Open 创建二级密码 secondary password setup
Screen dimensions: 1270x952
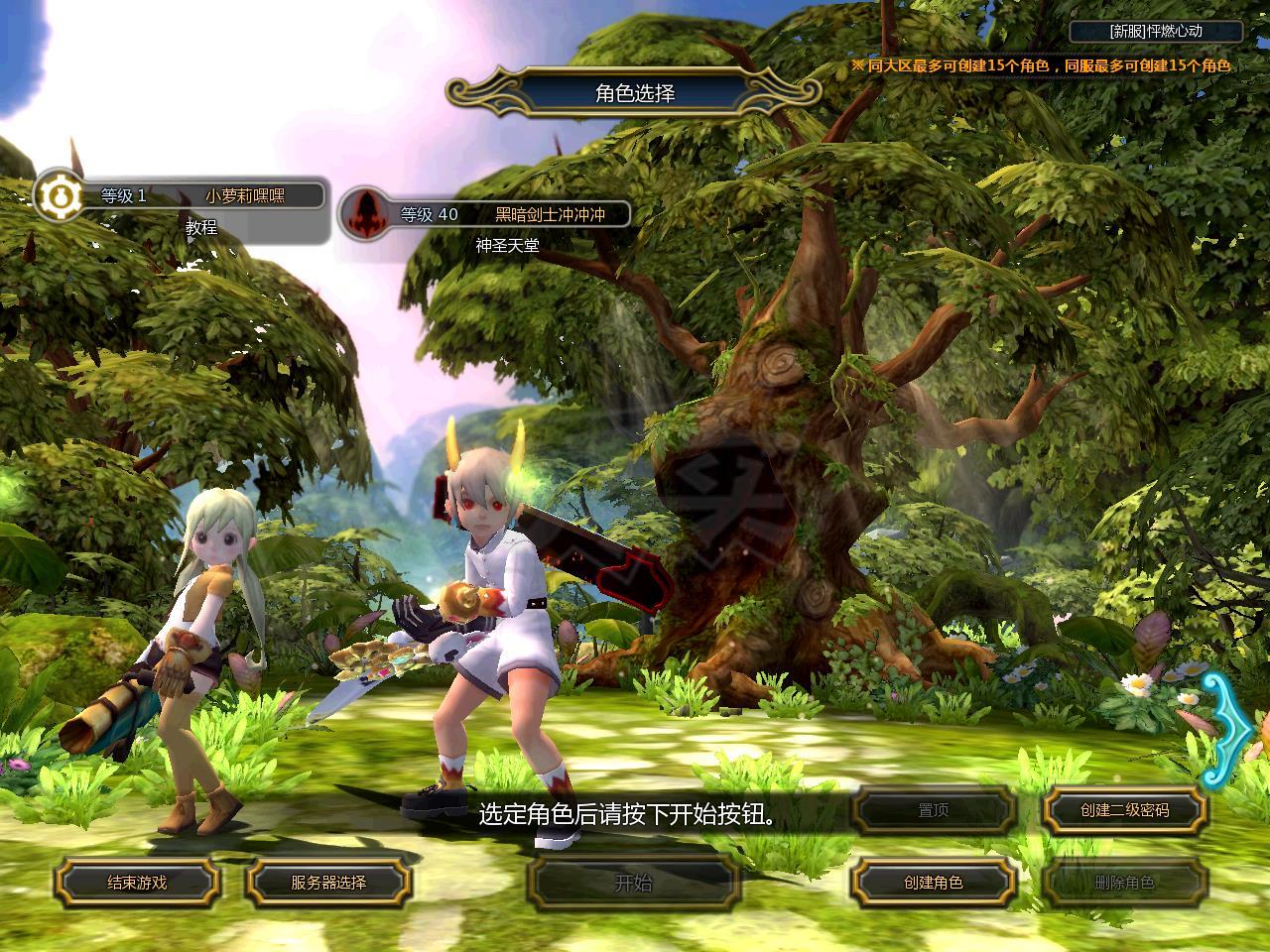[x=1124, y=810]
